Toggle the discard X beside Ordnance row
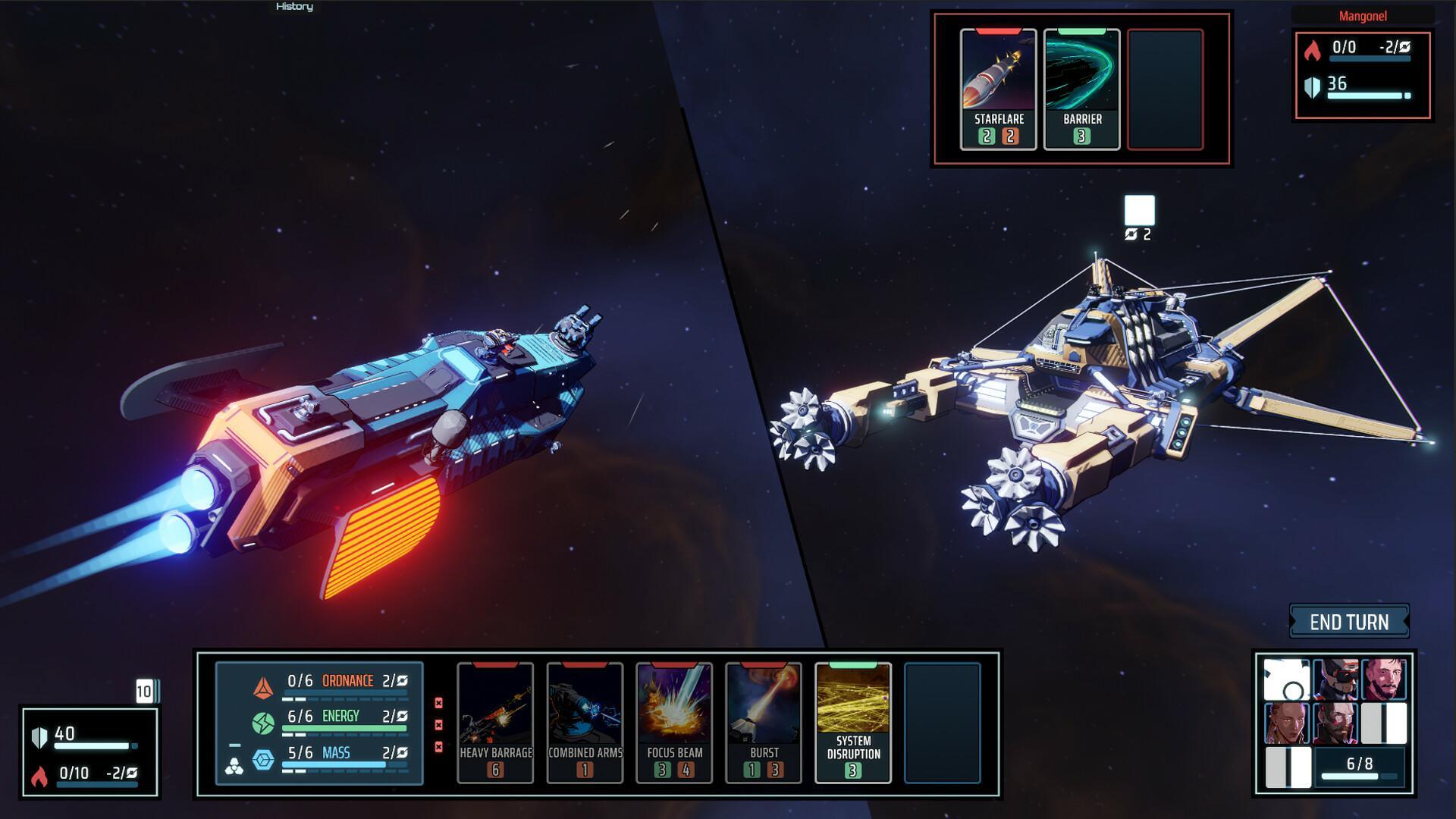Image resolution: width=1456 pixels, height=819 pixels. tap(438, 701)
